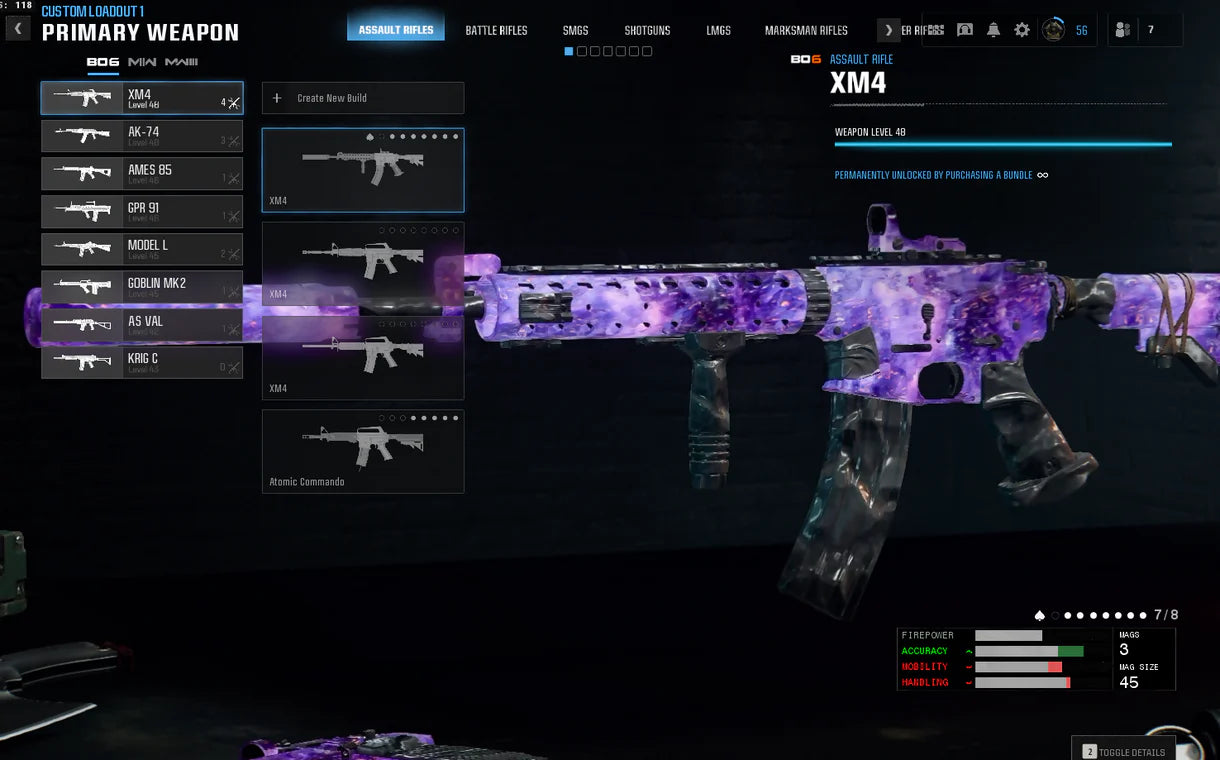
Task: Select the Goblin MK2 weapon
Action: tap(142, 287)
